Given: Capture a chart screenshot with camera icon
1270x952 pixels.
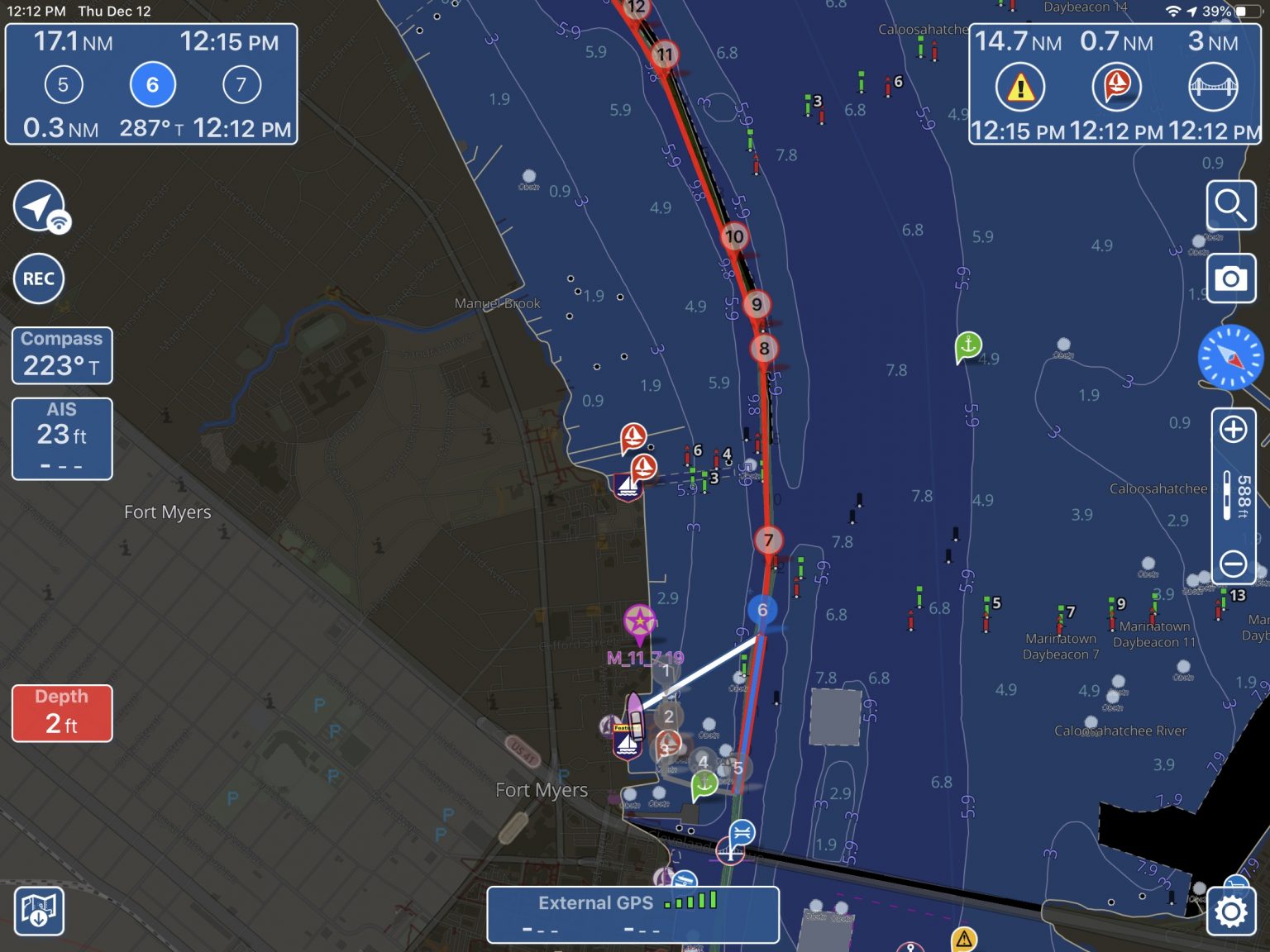Looking at the screenshot, I should (x=1231, y=278).
